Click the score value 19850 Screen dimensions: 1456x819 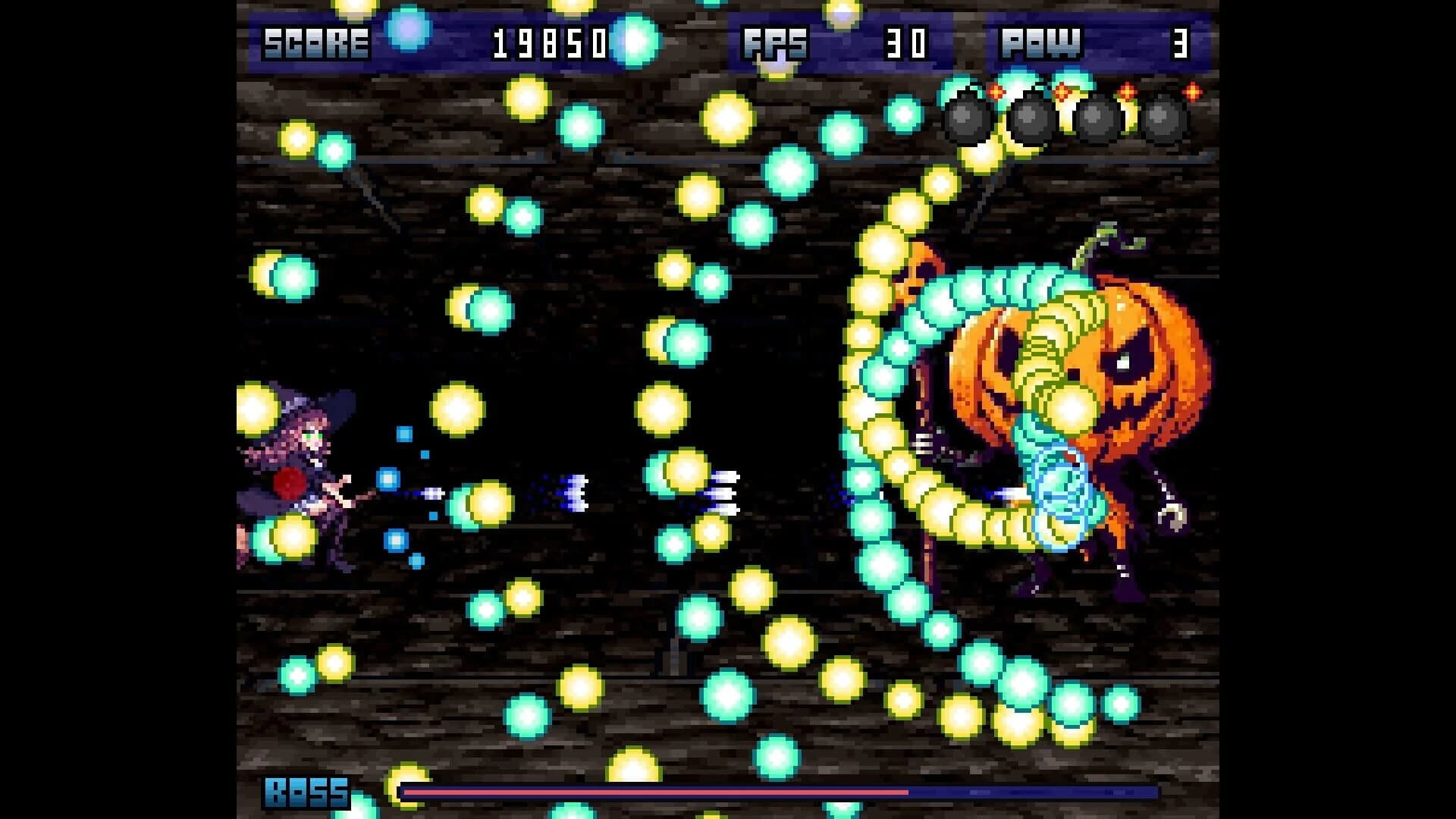click(x=550, y=43)
